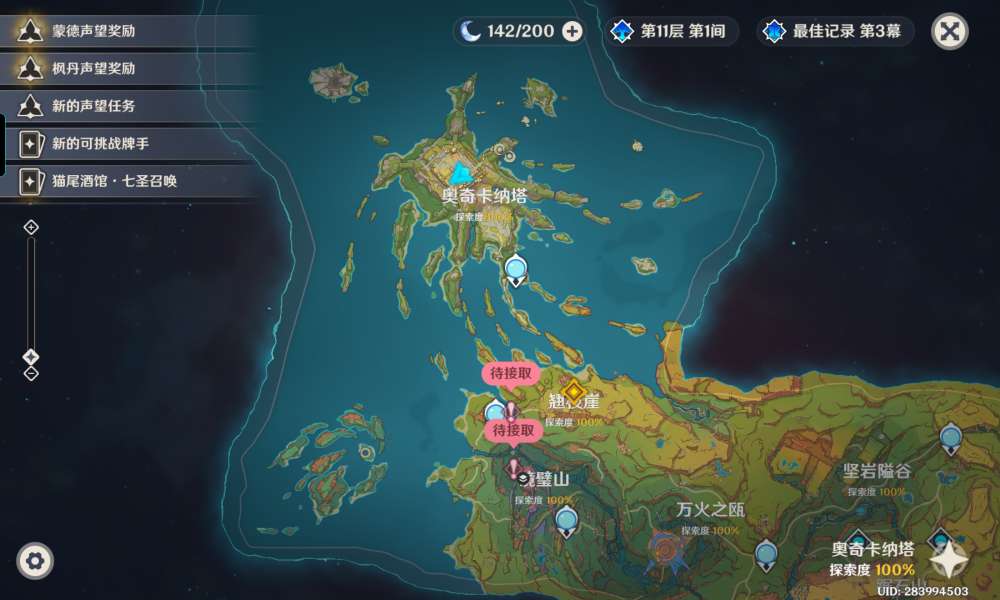Screen dimensions: 1000x600
Task: Zoom in with the map slider's plus button
Action: point(31,227)
